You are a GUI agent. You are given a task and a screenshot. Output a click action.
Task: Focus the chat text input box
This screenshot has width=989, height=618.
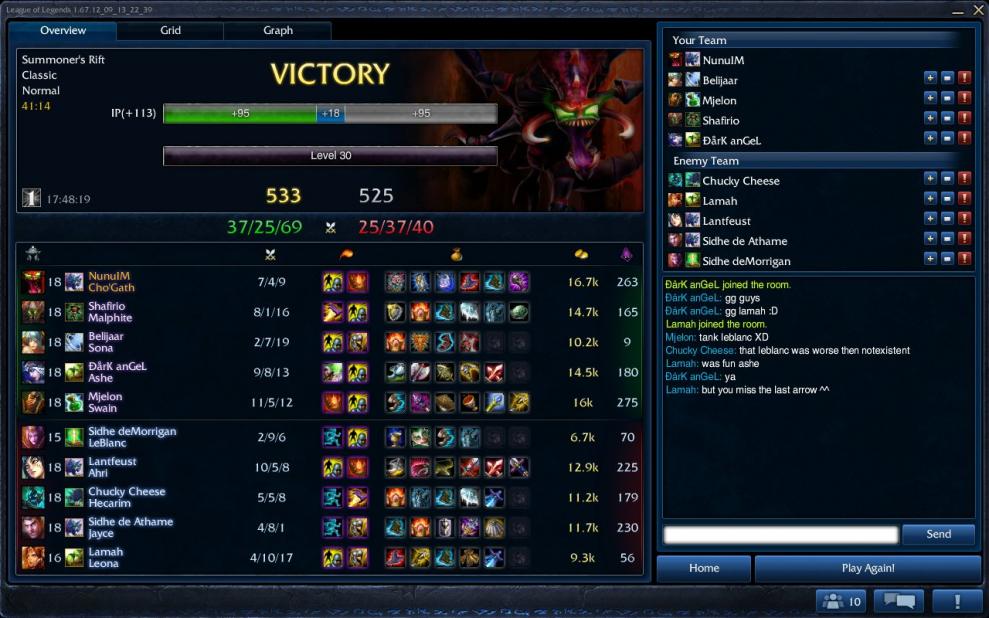pos(780,535)
